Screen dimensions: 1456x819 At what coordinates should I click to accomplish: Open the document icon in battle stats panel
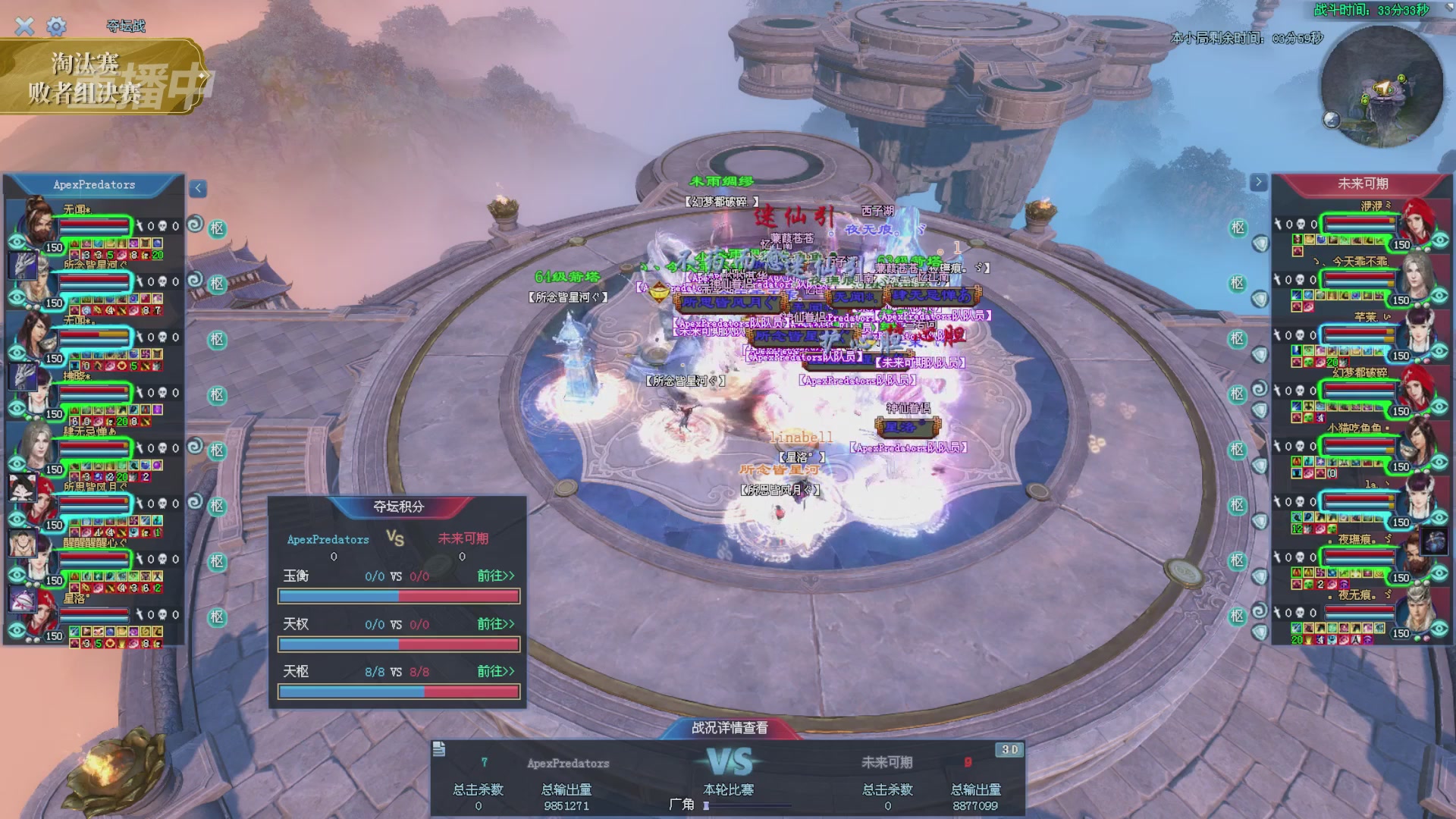click(439, 750)
